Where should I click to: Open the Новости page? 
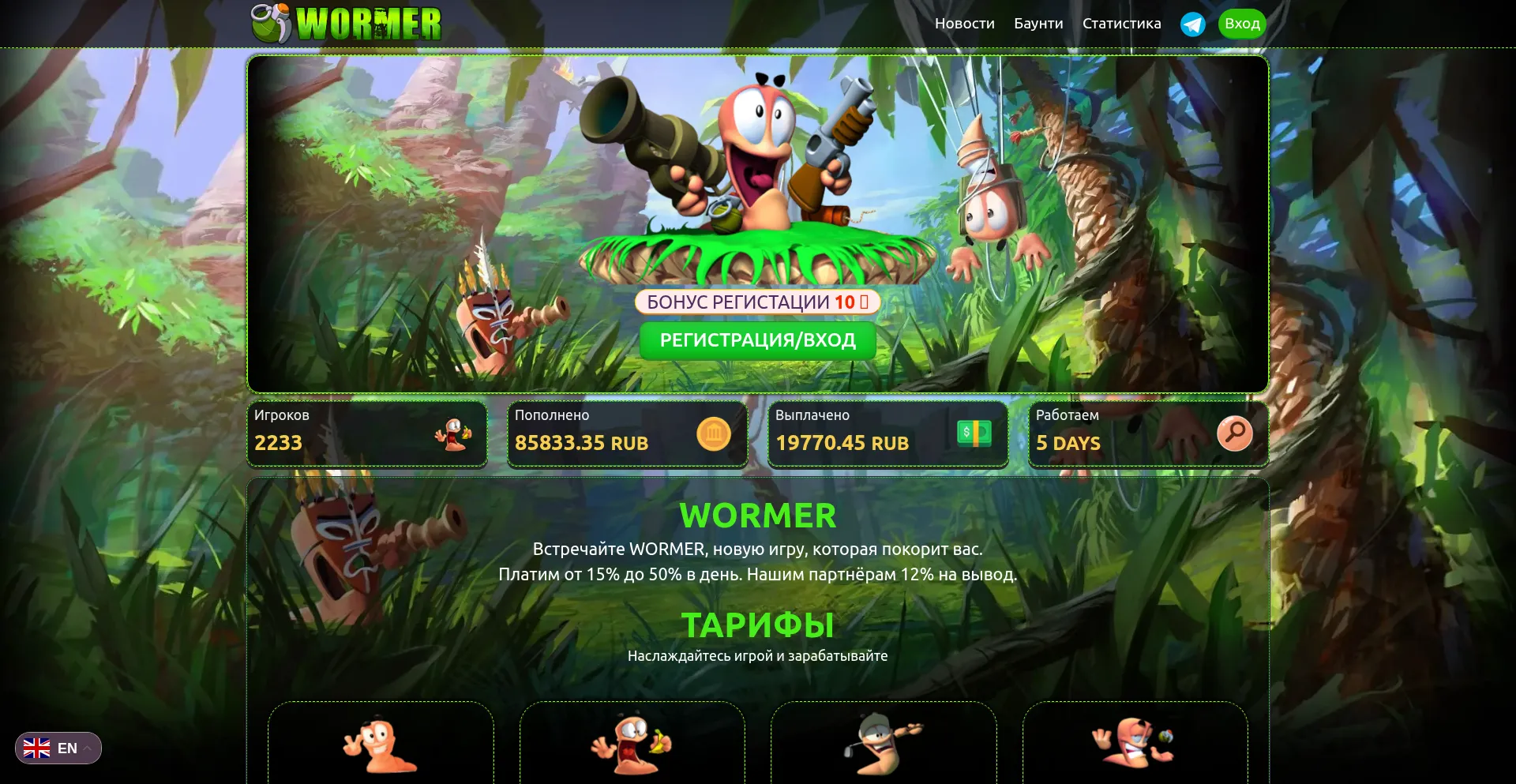(964, 24)
